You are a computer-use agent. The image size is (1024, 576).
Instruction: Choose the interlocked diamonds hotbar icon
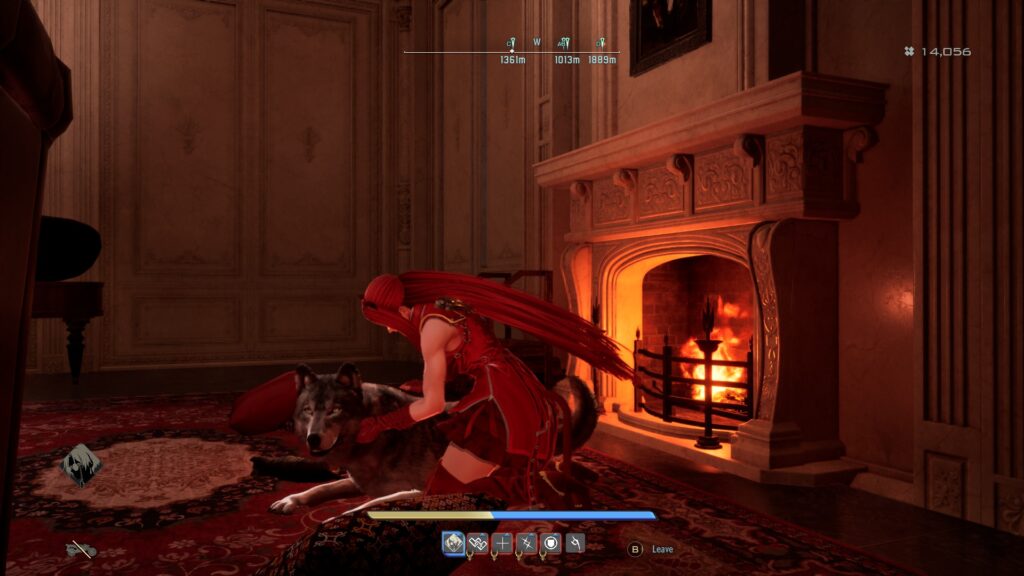click(478, 543)
